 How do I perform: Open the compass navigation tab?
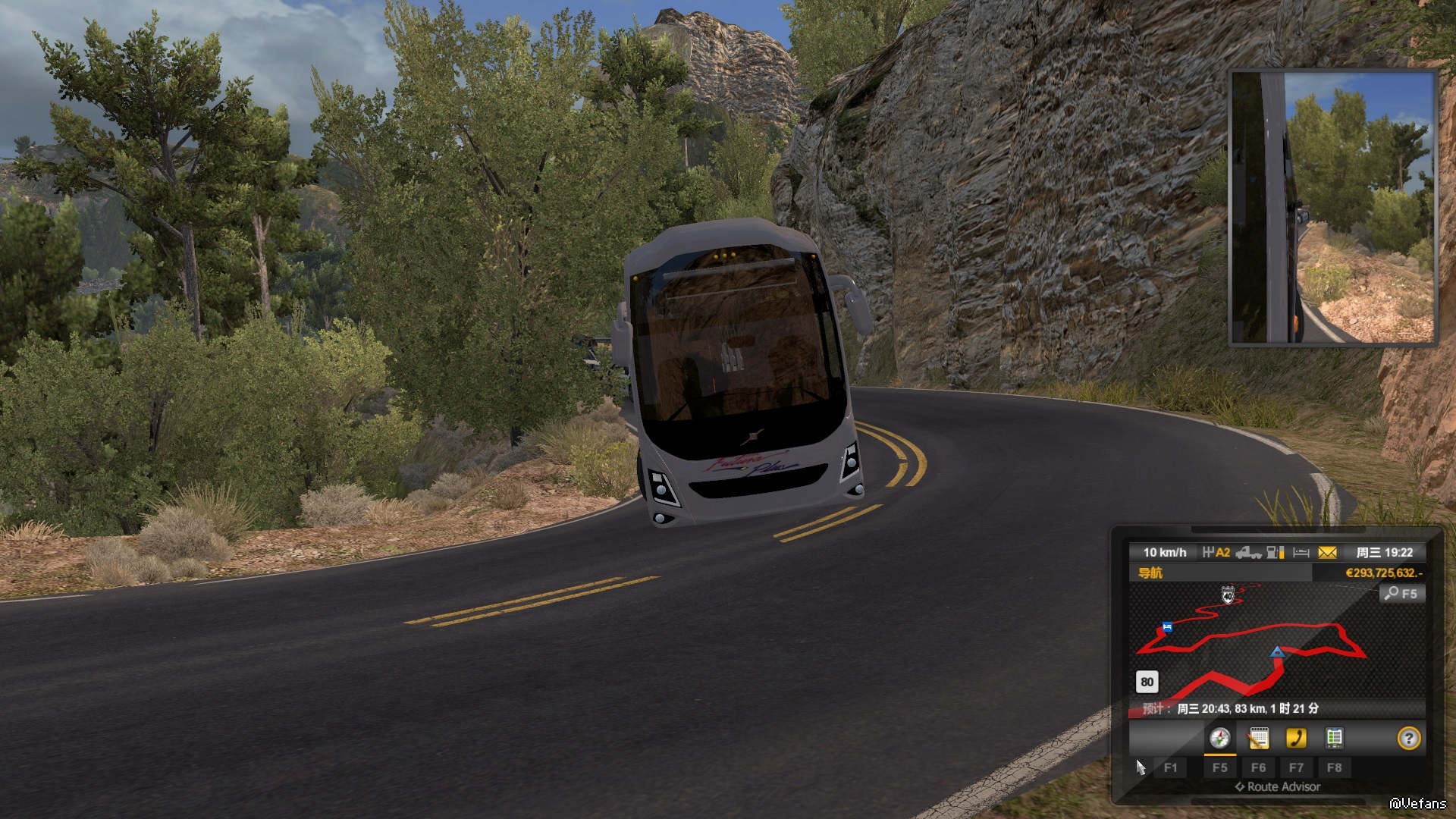1219,738
